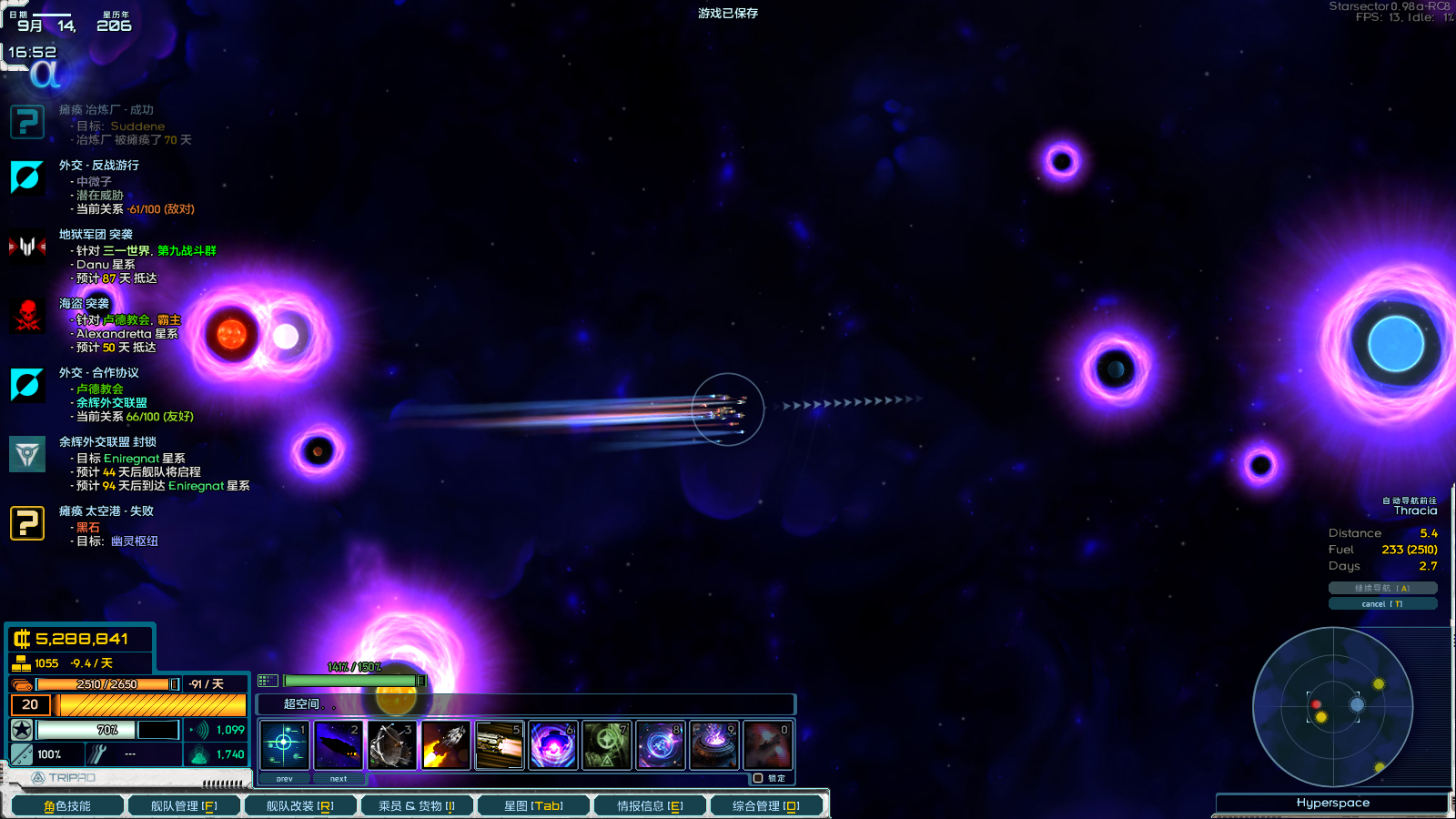Activate the Emergency Burn ability
The width and height of the screenshot is (1456, 819).
tap(446, 743)
